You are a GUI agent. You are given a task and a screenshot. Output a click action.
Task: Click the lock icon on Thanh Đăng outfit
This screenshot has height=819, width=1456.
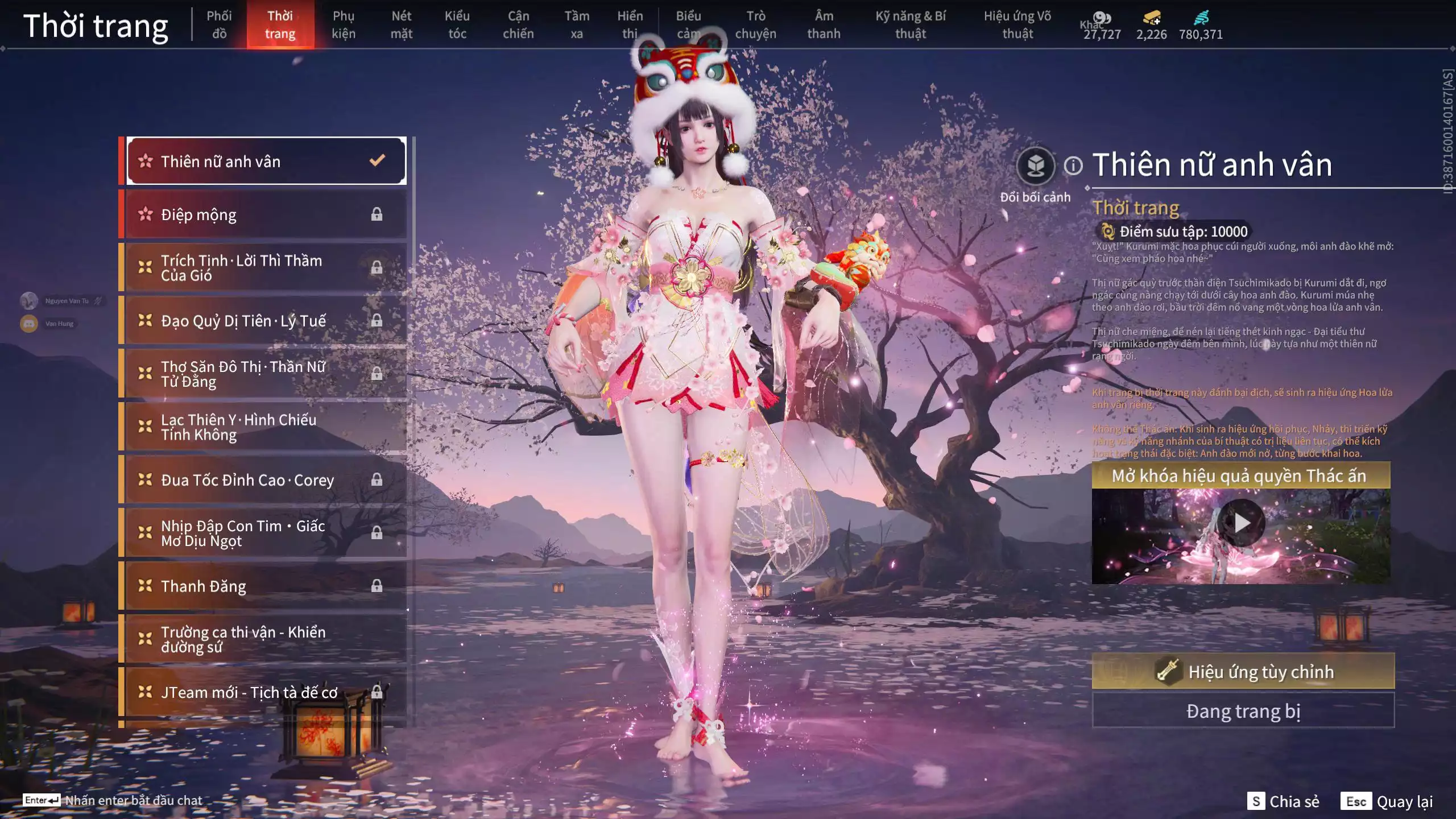click(377, 586)
